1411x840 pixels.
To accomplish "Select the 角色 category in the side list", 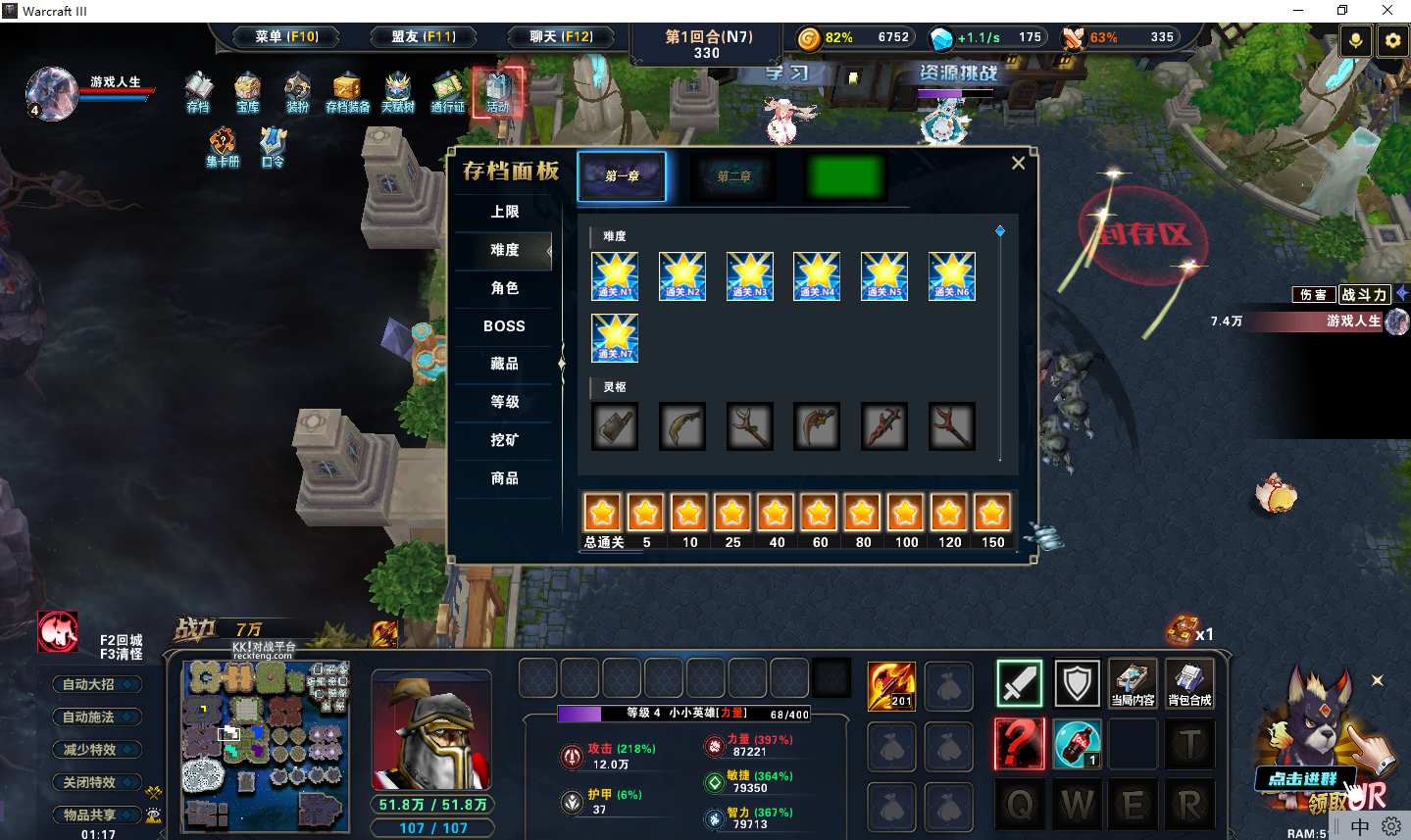I will pyautogui.click(x=504, y=288).
